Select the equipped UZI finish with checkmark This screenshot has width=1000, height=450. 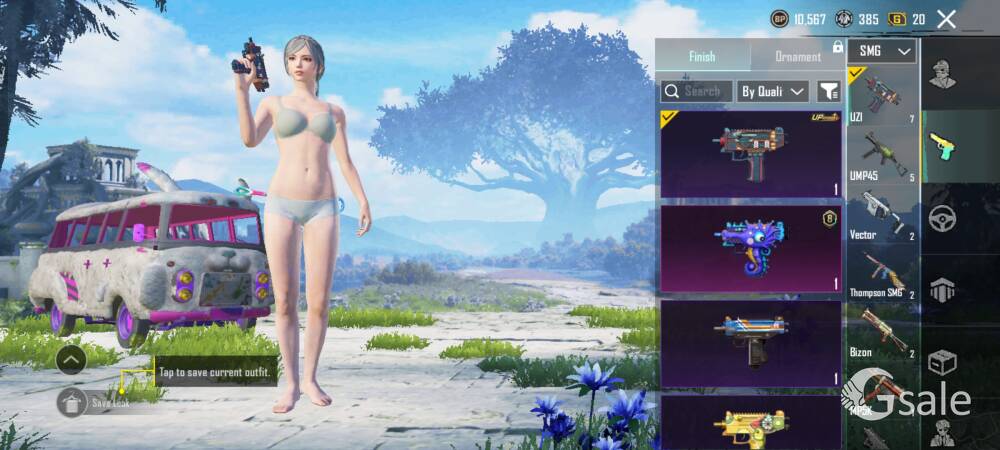tap(750, 153)
